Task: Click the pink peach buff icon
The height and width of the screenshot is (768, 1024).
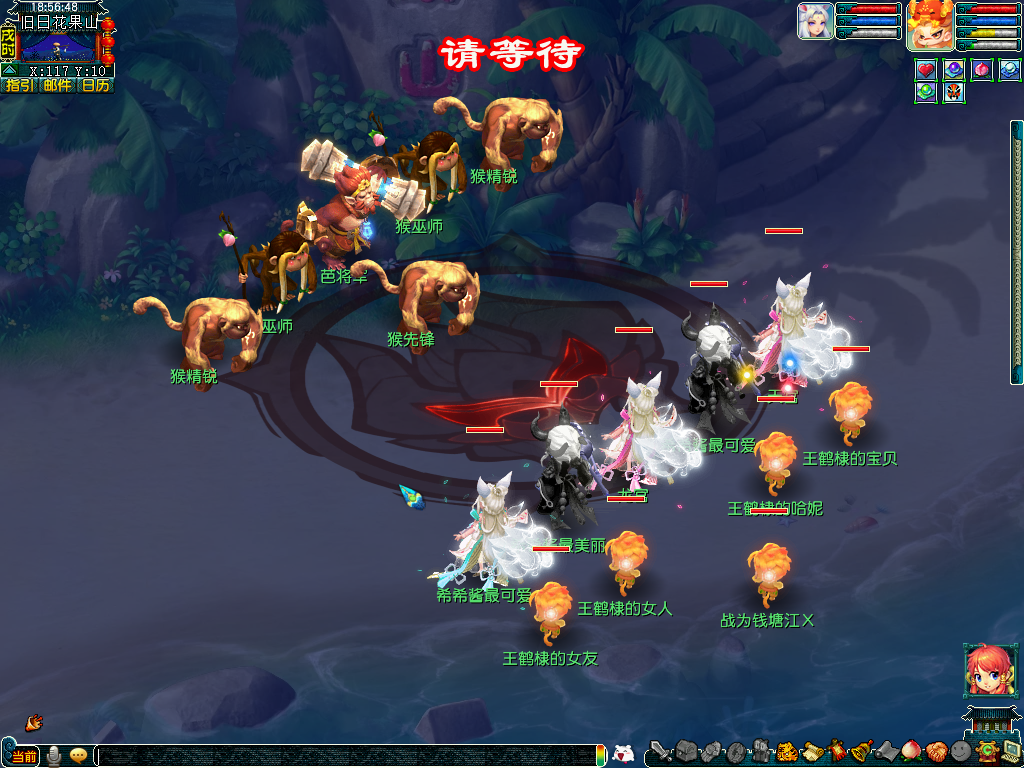Action: 982,71
